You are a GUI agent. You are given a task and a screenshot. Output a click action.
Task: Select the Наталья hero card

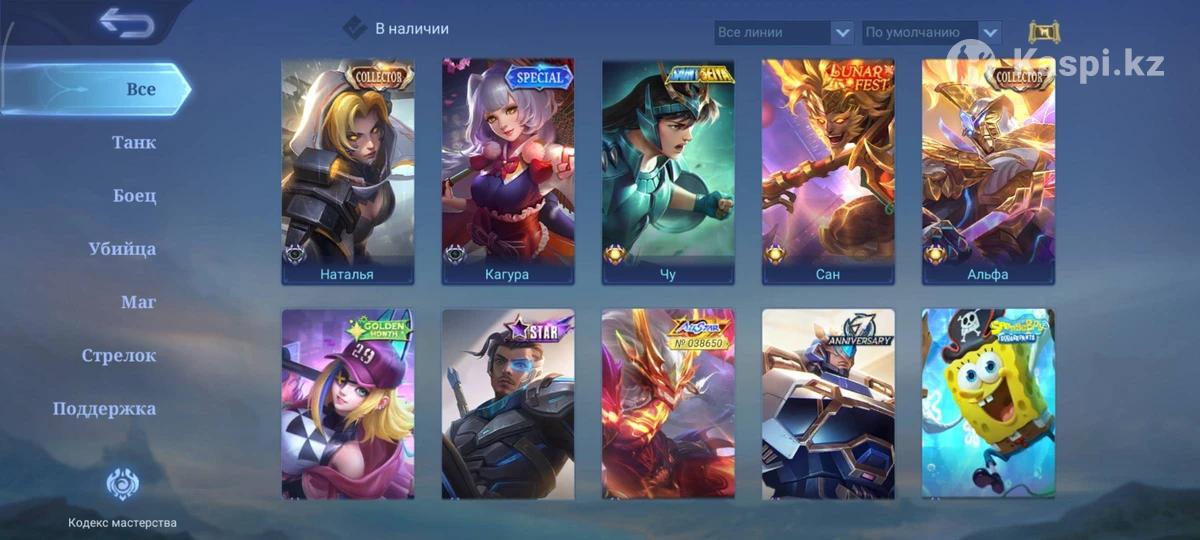coord(347,171)
